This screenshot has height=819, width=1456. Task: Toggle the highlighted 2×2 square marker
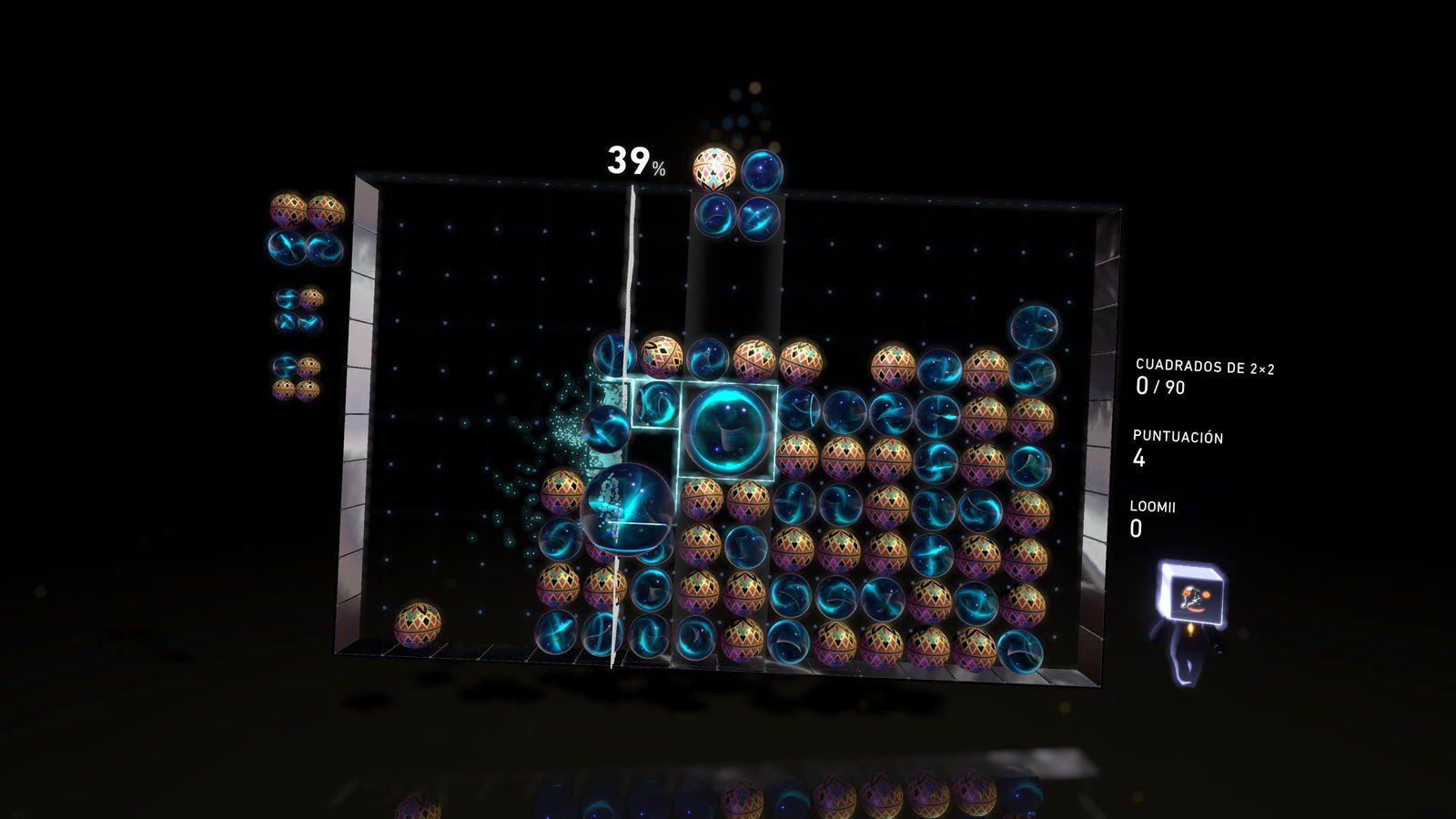[726, 430]
